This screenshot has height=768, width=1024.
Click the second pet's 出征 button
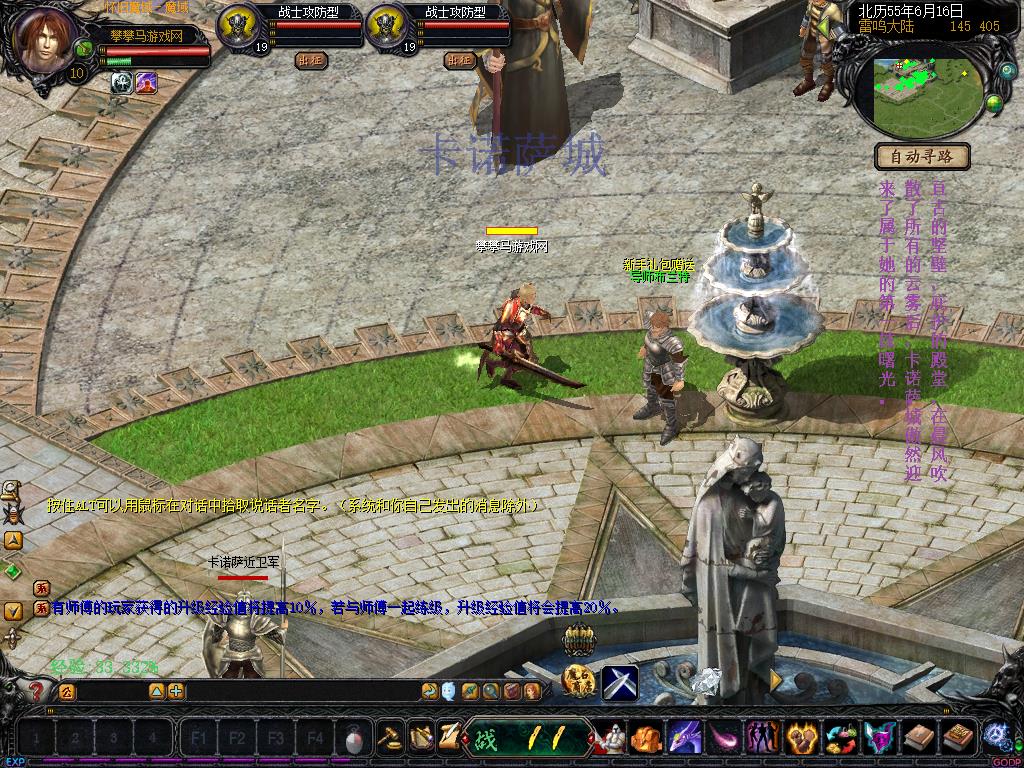click(459, 60)
